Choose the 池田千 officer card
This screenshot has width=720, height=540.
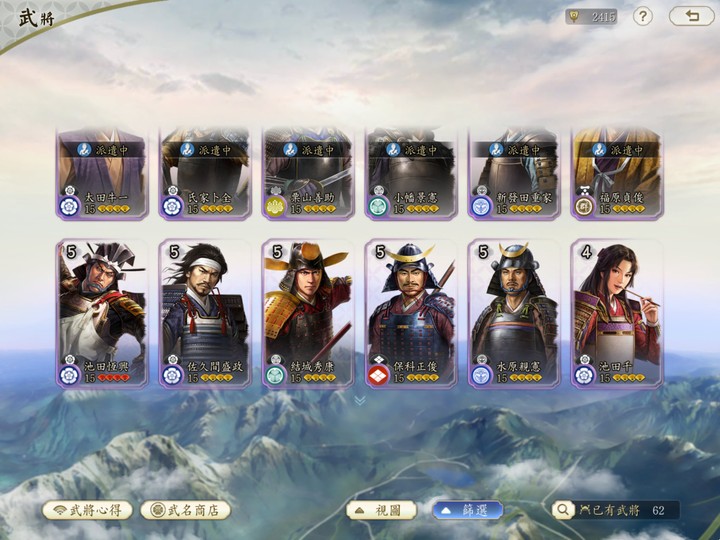pos(616,313)
